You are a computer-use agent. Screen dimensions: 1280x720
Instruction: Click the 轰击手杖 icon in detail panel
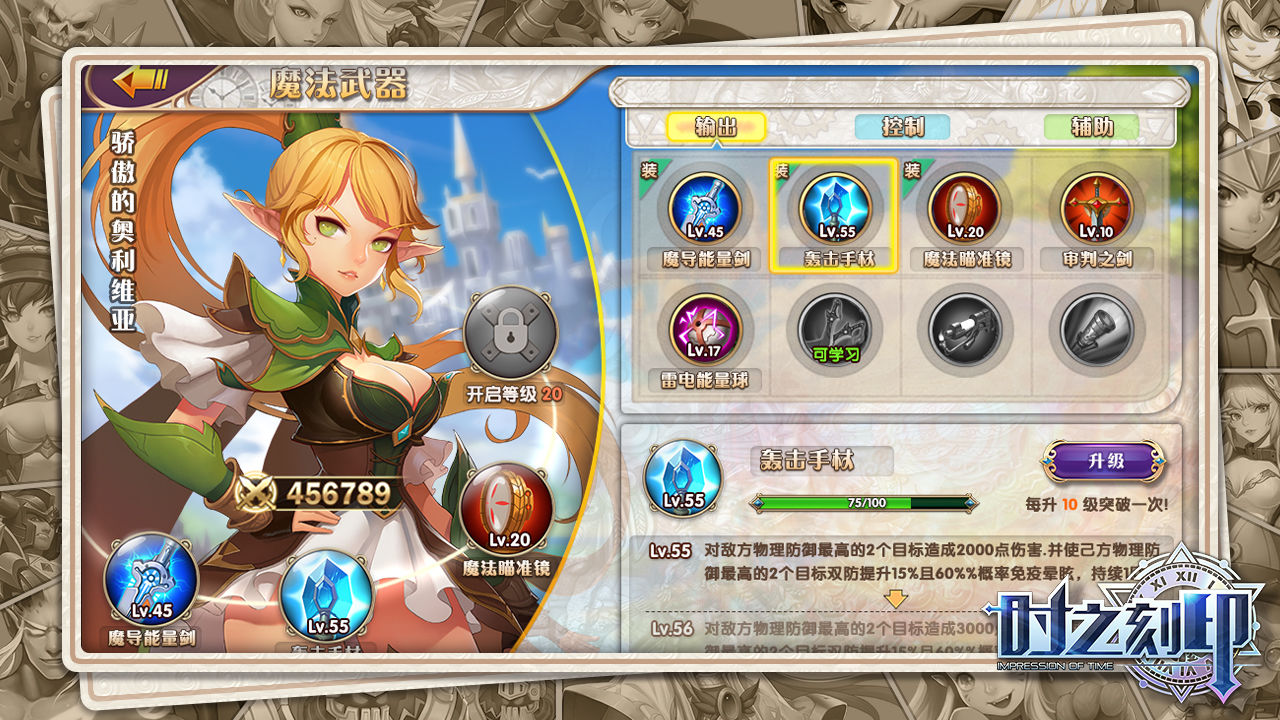tap(682, 479)
